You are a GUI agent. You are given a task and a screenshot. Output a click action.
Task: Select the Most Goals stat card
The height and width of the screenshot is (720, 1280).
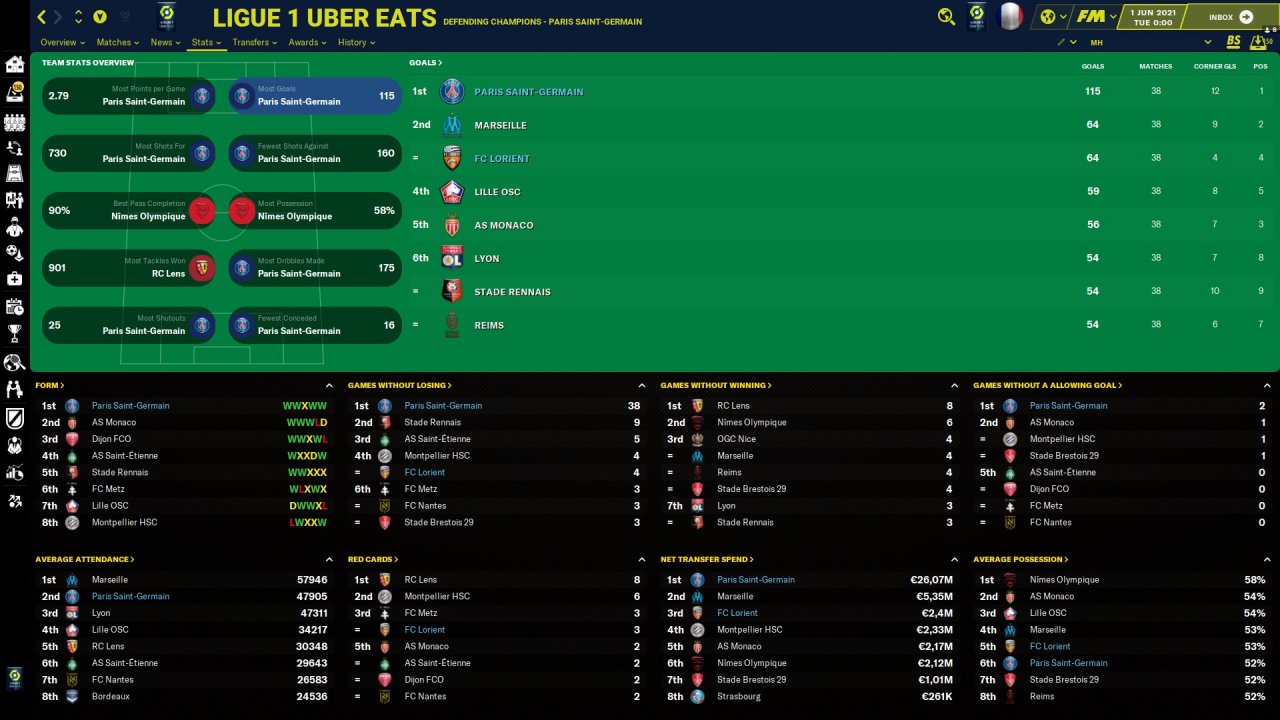315,96
